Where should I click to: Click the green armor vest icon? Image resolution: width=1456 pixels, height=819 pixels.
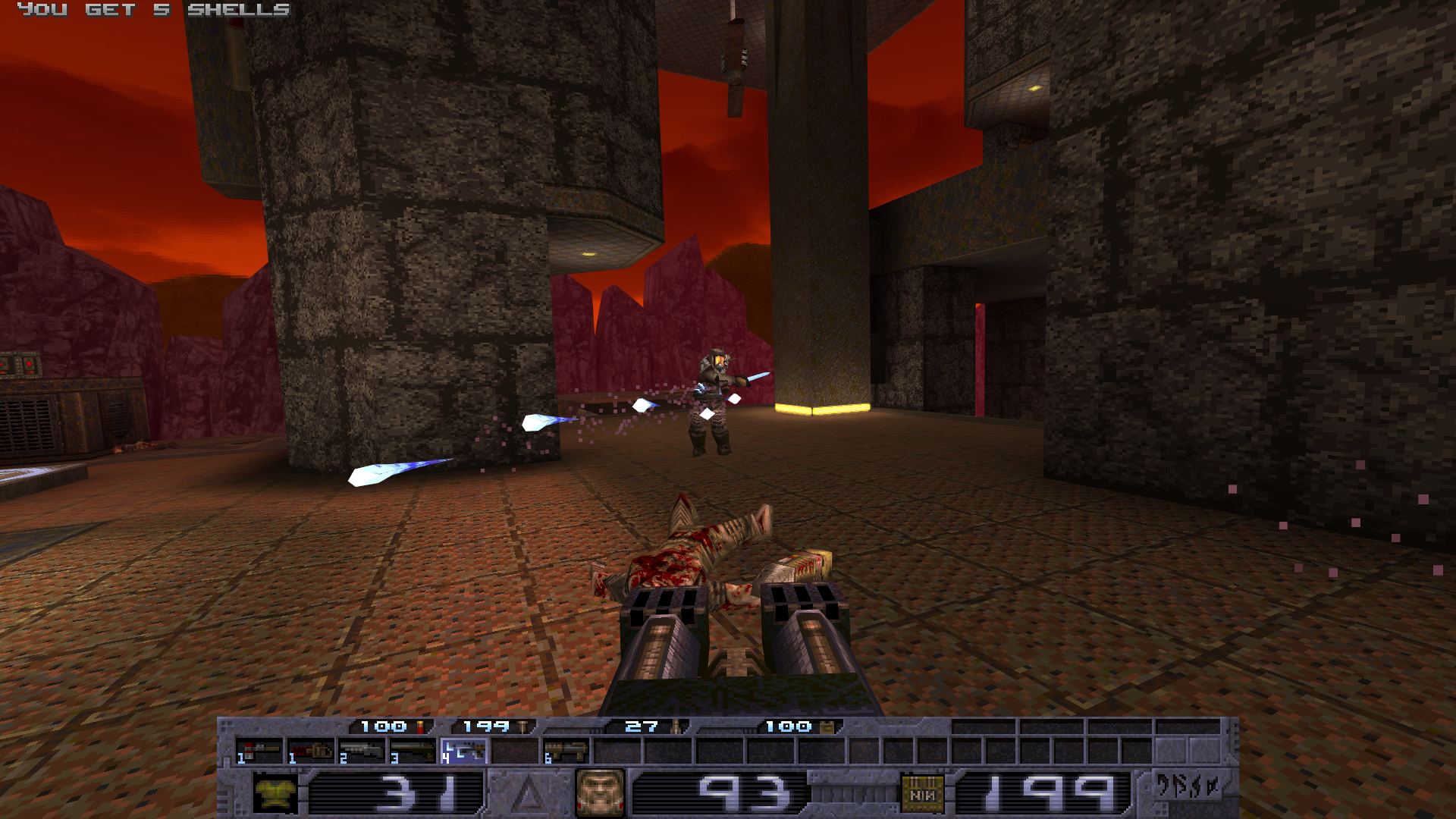(275, 793)
